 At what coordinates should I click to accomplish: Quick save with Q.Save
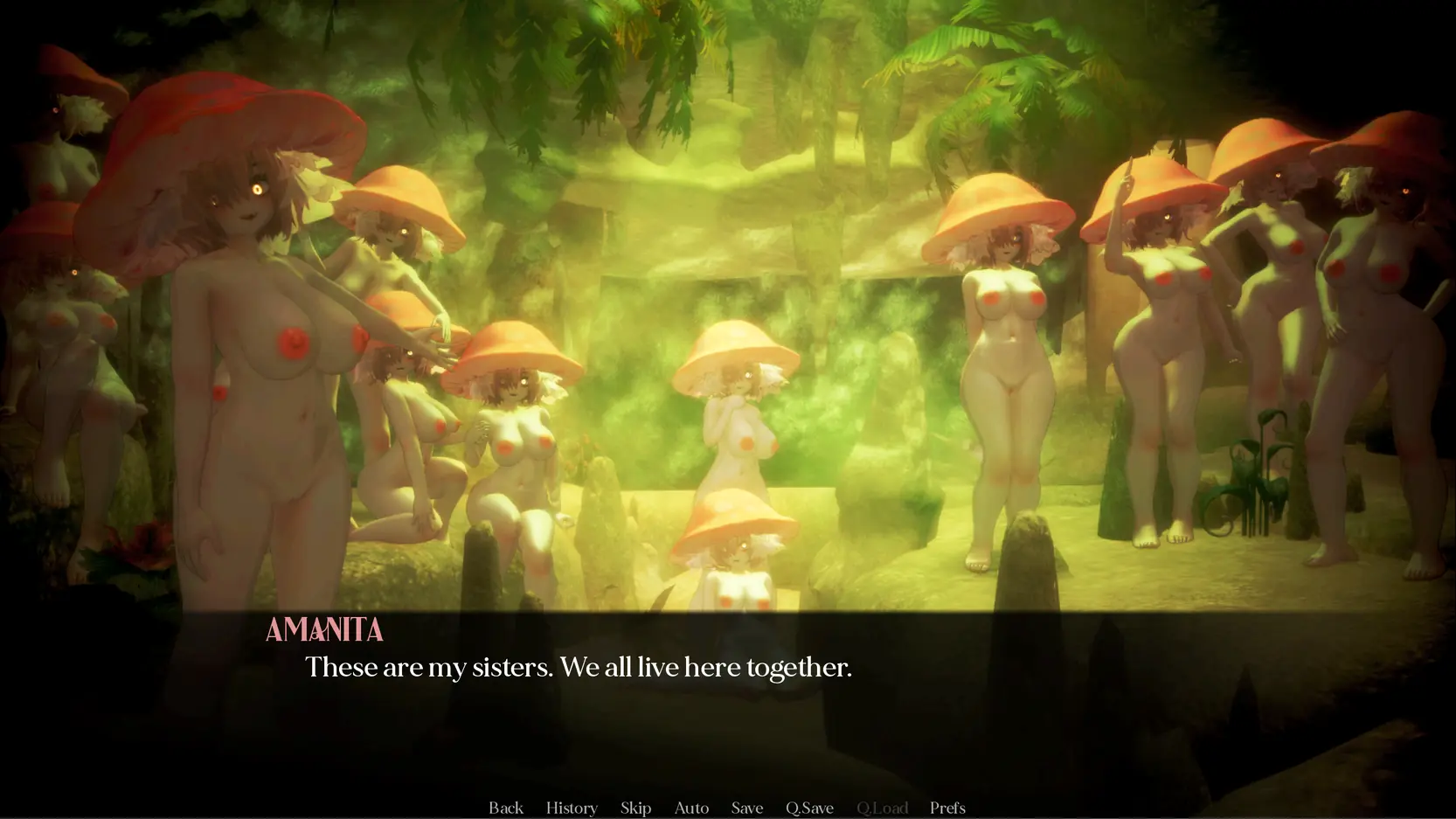point(809,808)
